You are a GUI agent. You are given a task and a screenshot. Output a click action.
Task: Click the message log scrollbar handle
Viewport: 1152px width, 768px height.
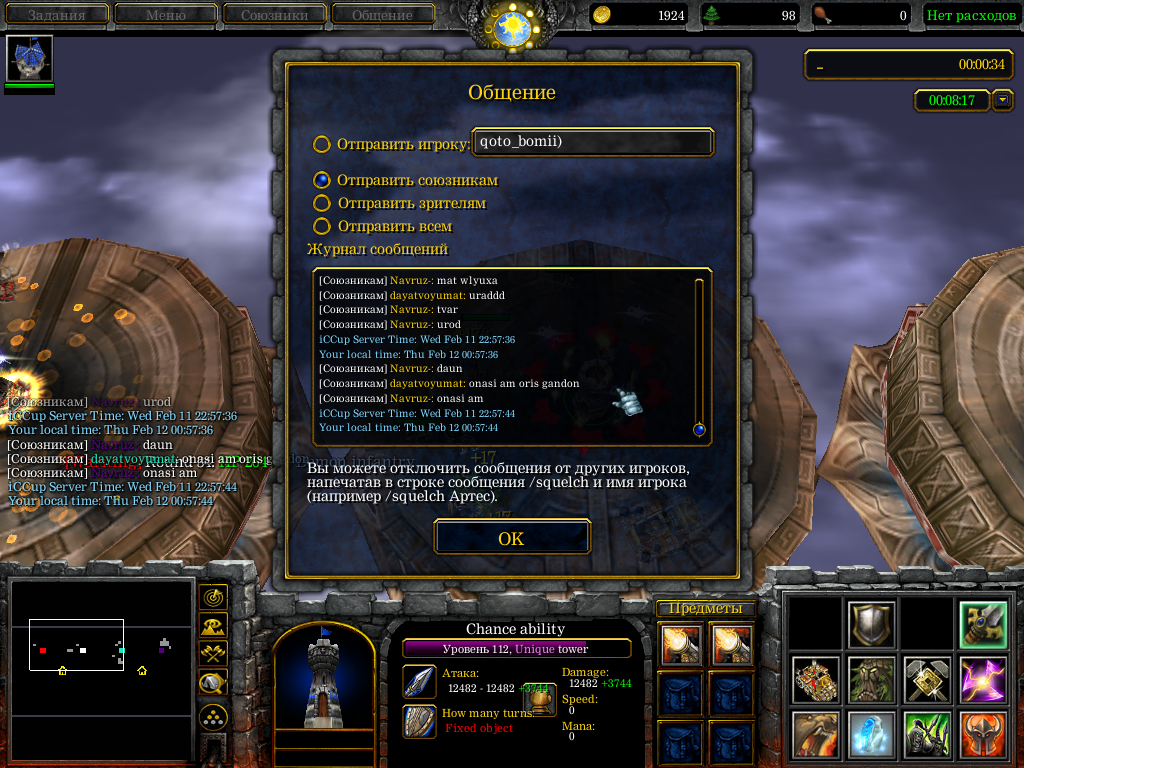pos(699,430)
